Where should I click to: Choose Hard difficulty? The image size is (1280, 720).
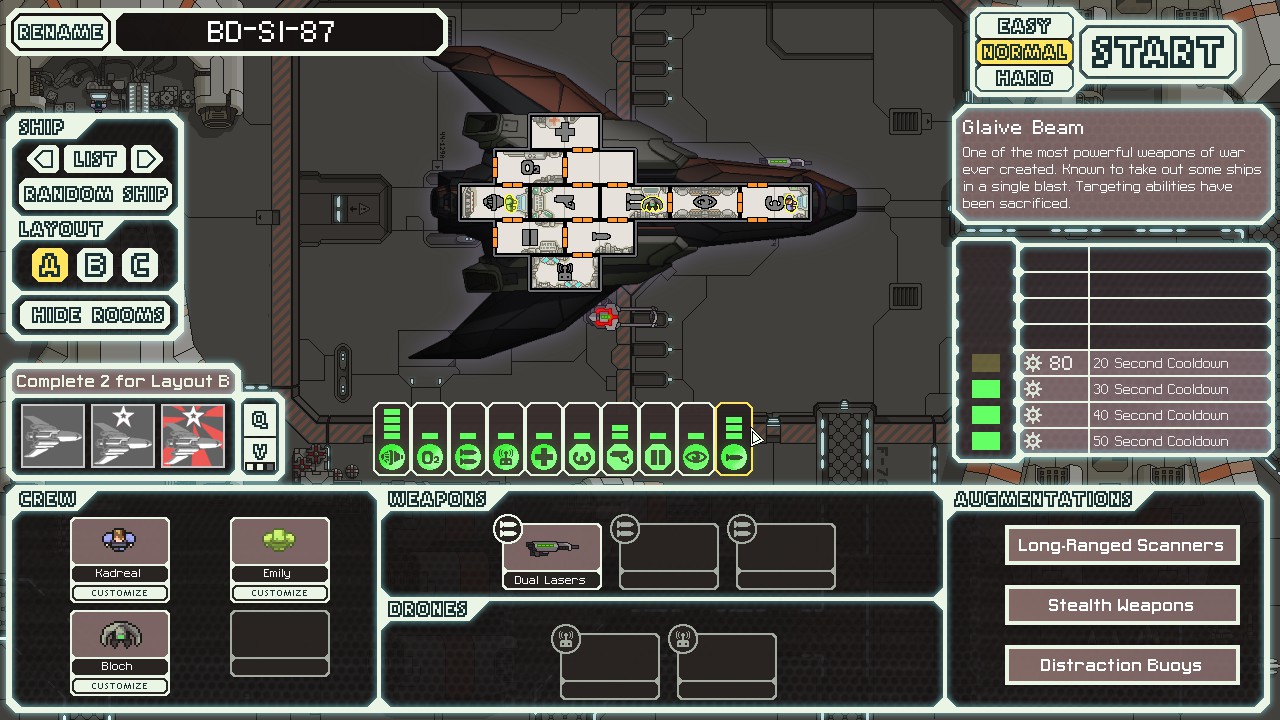tap(1024, 78)
